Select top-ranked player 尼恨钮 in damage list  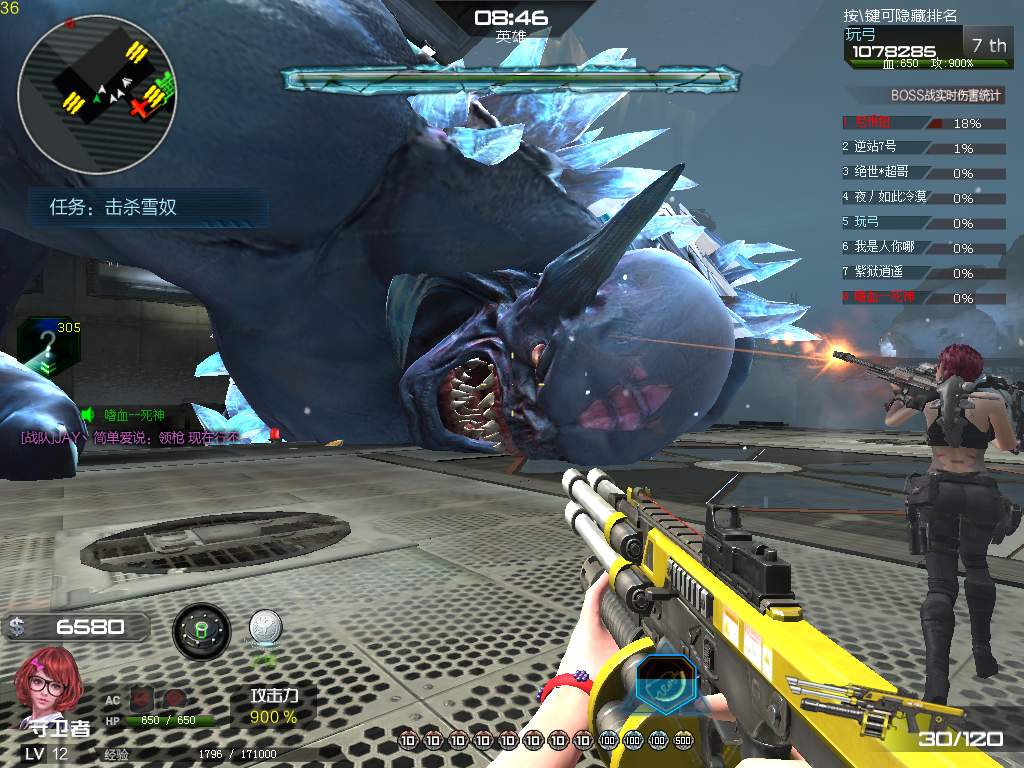click(x=922, y=123)
